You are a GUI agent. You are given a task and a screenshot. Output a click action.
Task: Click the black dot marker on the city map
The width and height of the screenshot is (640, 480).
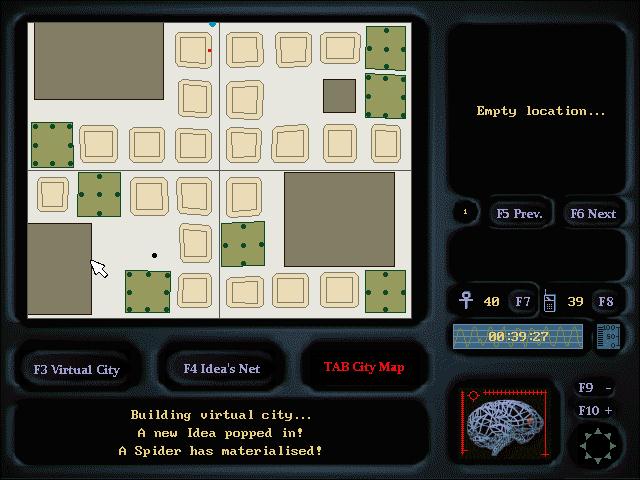pos(154,255)
